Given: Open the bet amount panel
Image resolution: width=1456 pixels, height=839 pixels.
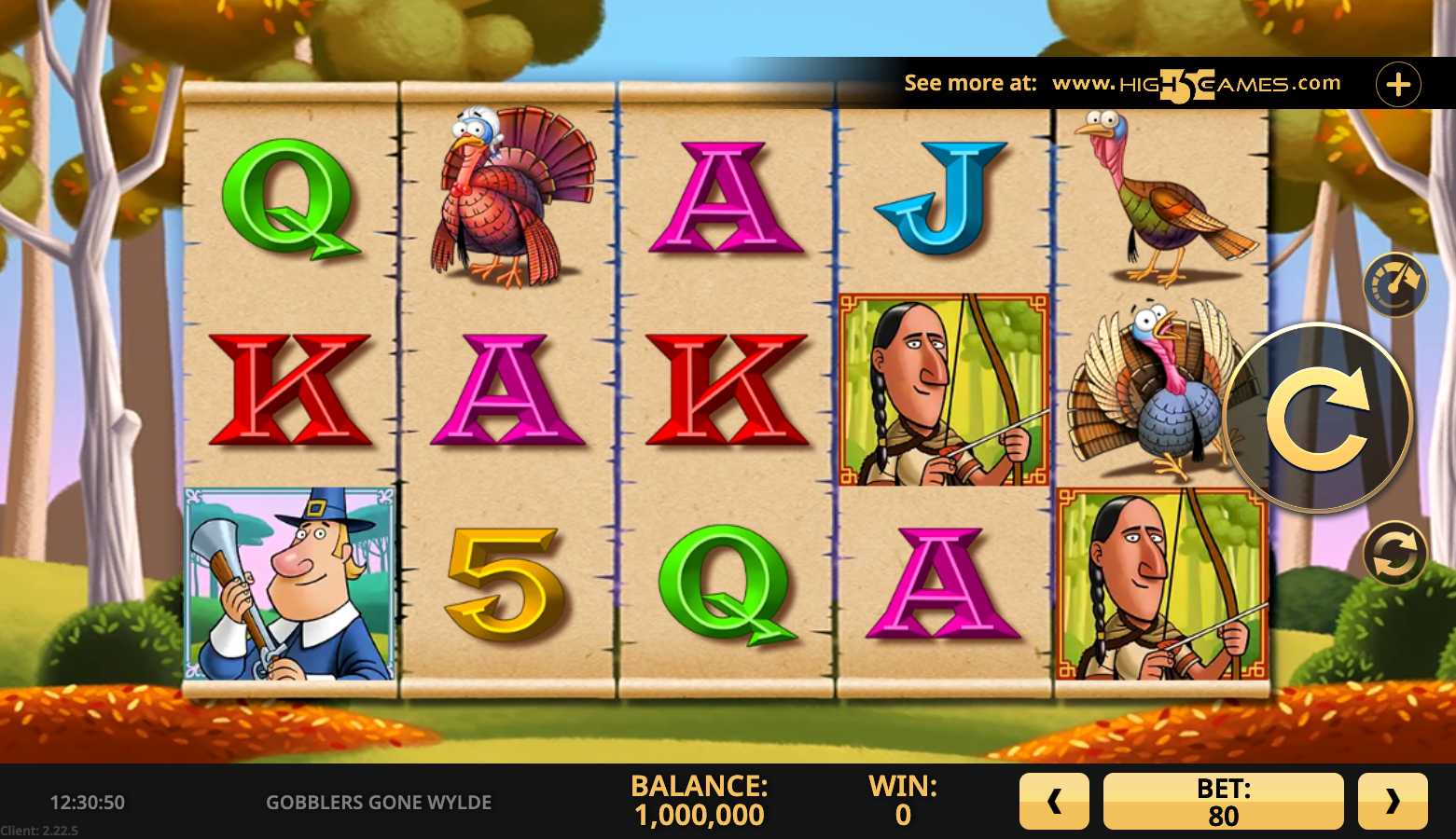Looking at the screenshot, I should click(1223, 801).
